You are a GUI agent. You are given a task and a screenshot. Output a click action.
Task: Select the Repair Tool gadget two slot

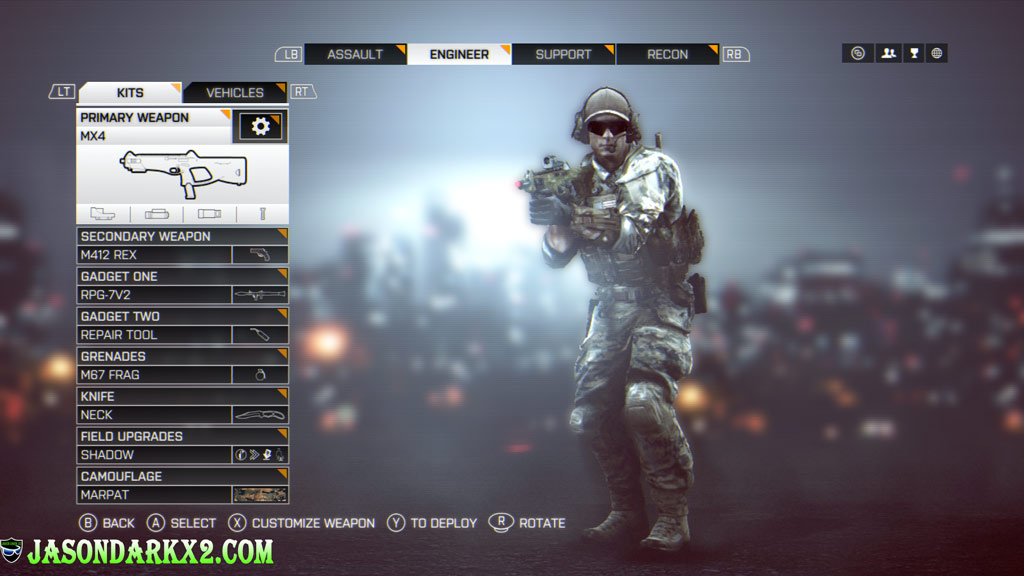(x=182, y=334)
